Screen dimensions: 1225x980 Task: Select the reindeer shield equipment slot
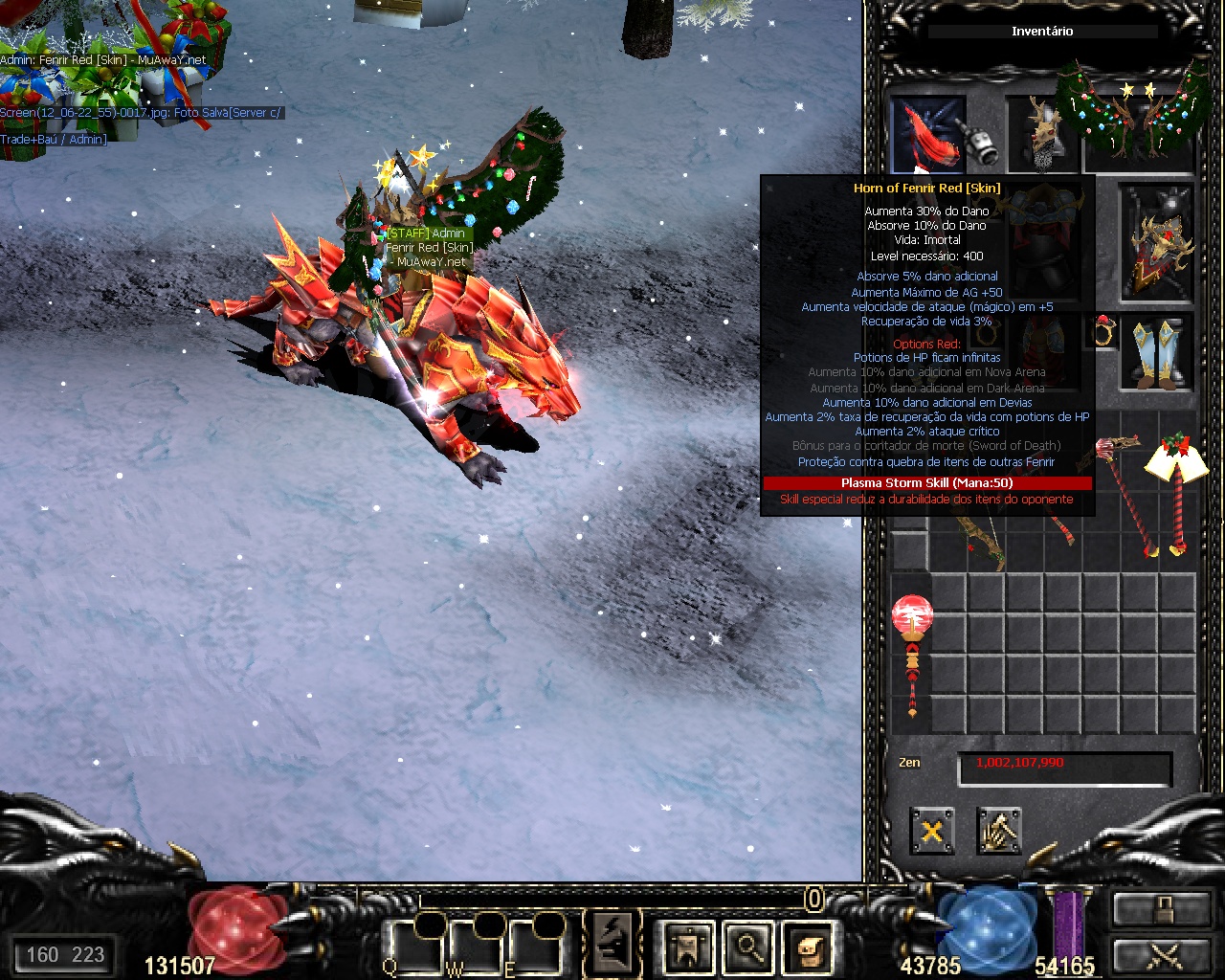(x=1156, y=239)
